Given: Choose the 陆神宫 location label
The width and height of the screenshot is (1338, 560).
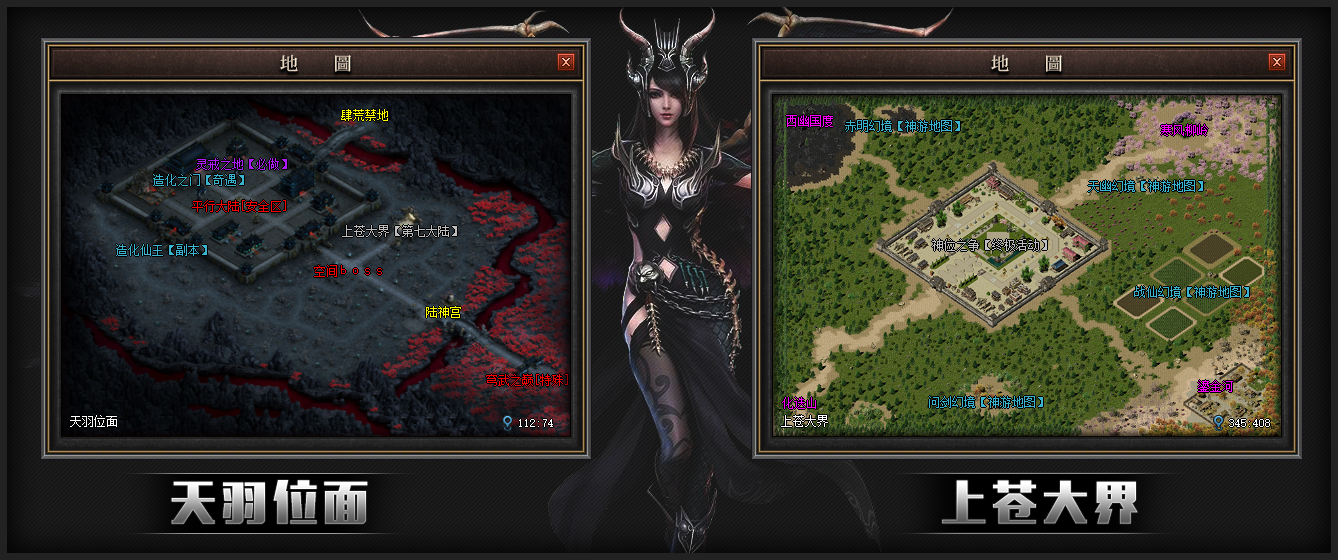Looking at the screenshot, I should point(443,313).
